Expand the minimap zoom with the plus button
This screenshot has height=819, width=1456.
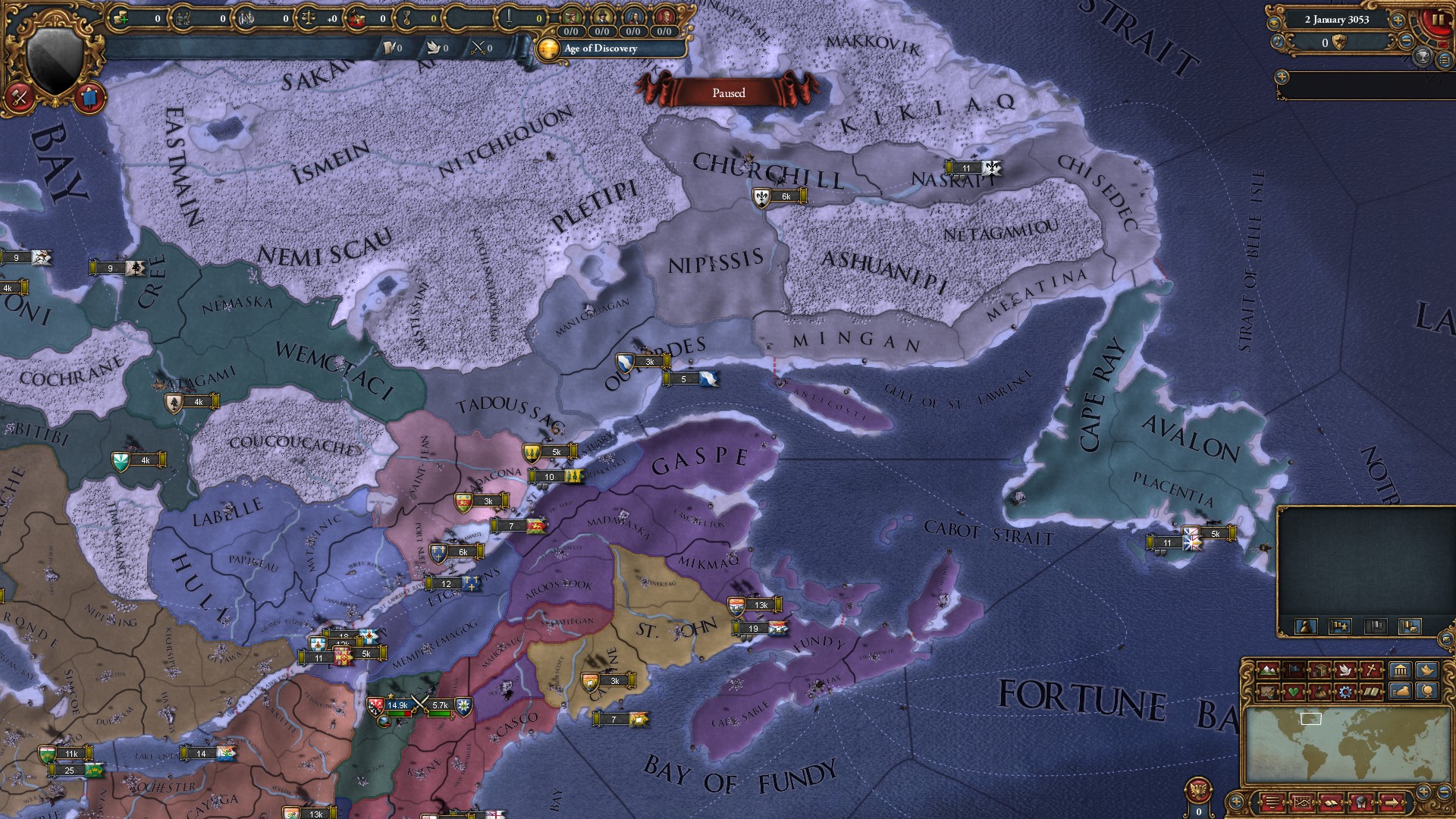(x=1423, y=792)
